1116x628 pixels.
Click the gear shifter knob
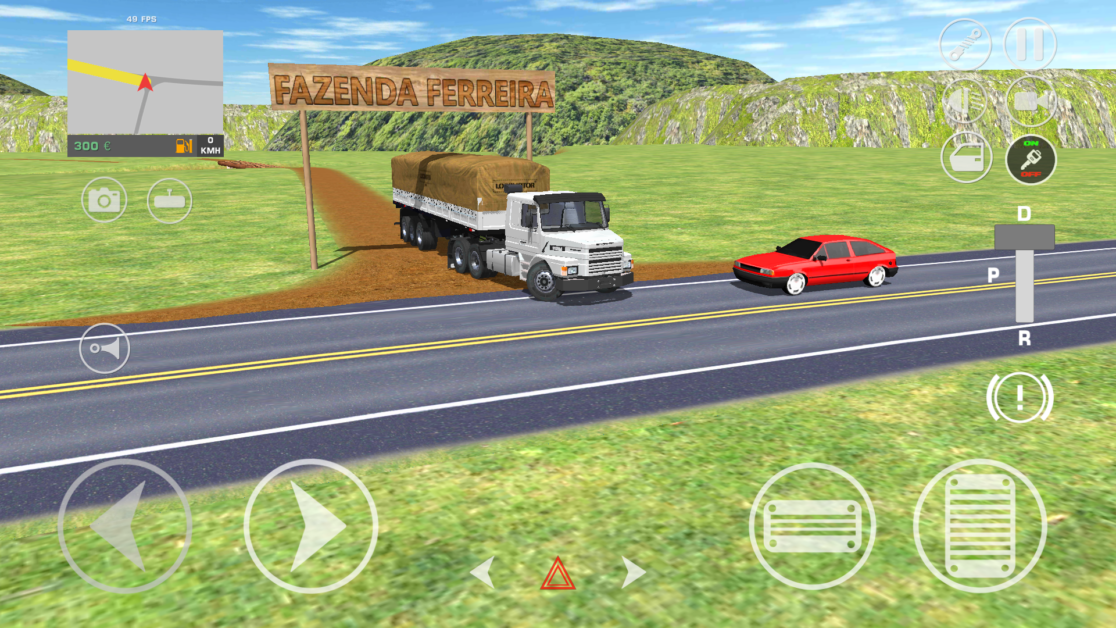click(1024, 238)
